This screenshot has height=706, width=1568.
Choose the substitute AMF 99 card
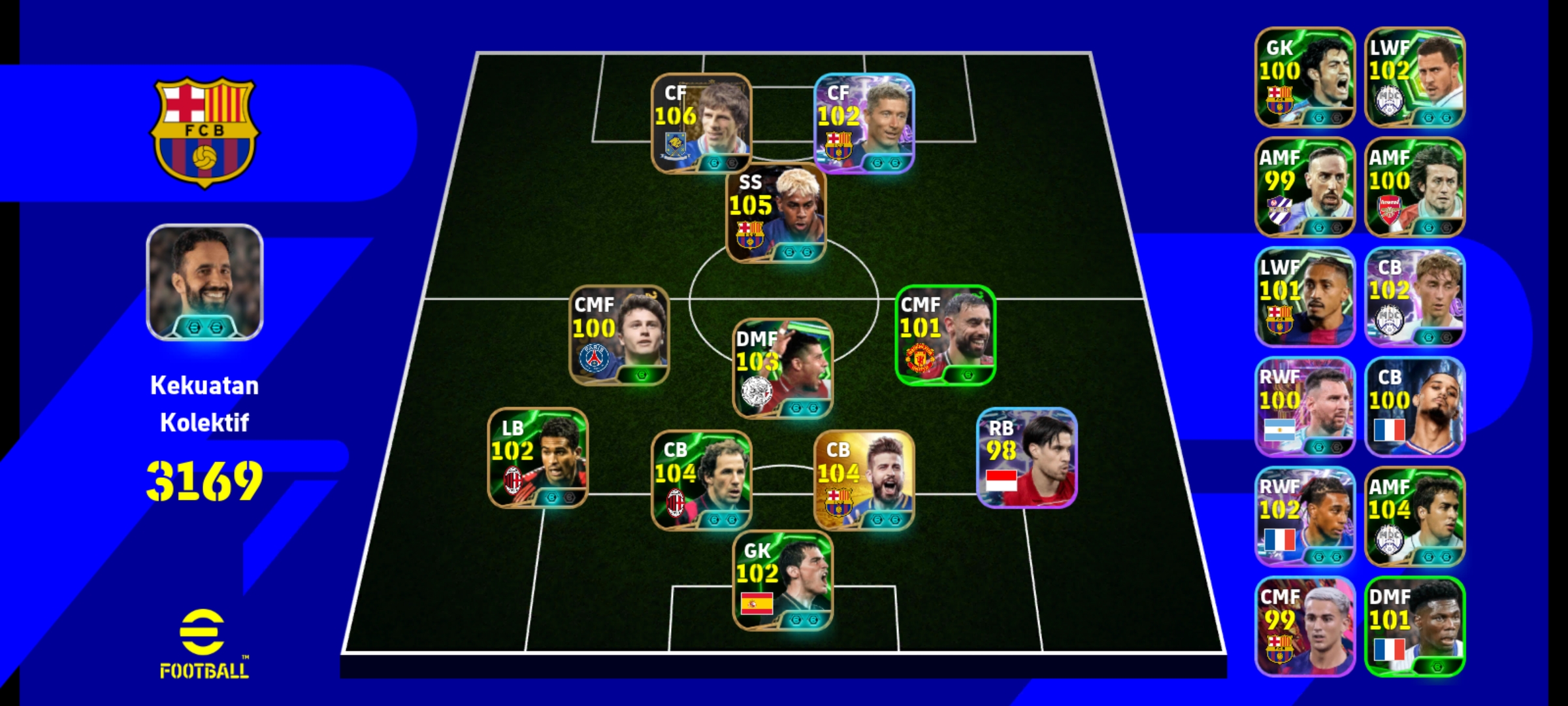pos(1305,187)
